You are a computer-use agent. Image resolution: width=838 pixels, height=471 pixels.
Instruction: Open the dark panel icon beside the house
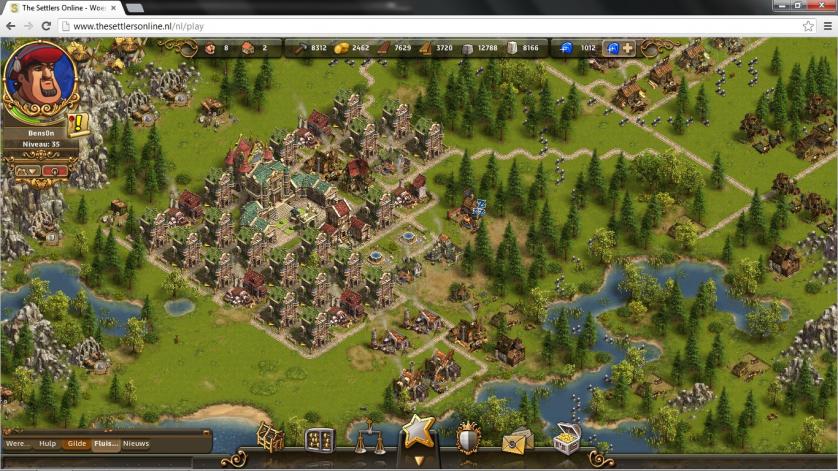click(320, 440)
